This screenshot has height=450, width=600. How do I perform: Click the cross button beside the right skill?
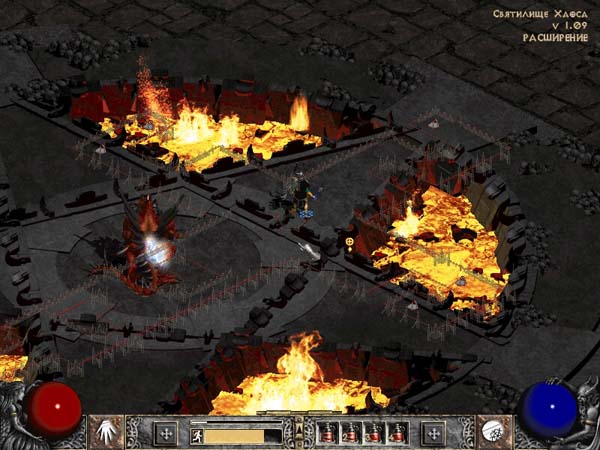[433, 433]
